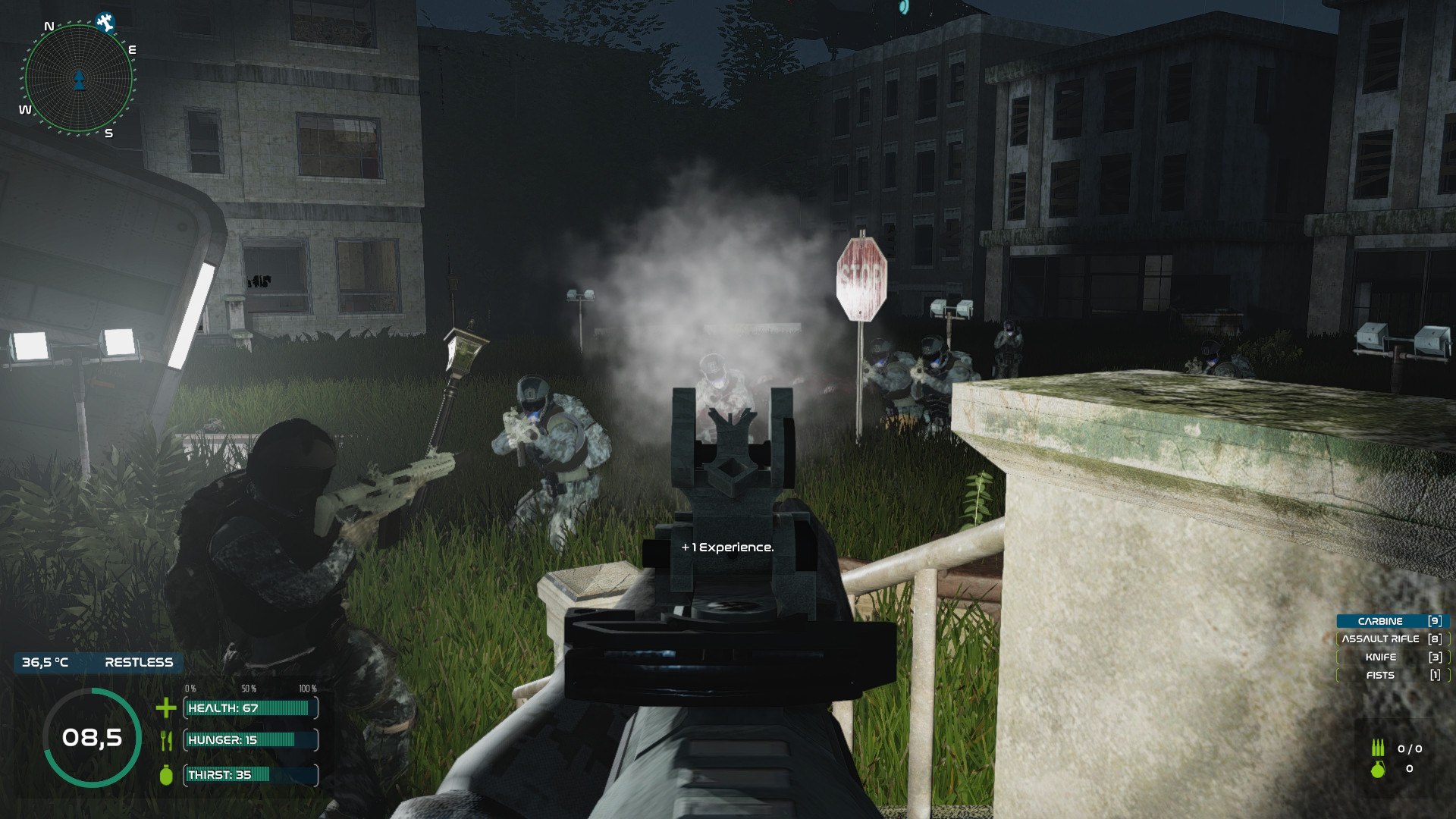Toggle the highlighted CARBINE weapon slot

1391,620
